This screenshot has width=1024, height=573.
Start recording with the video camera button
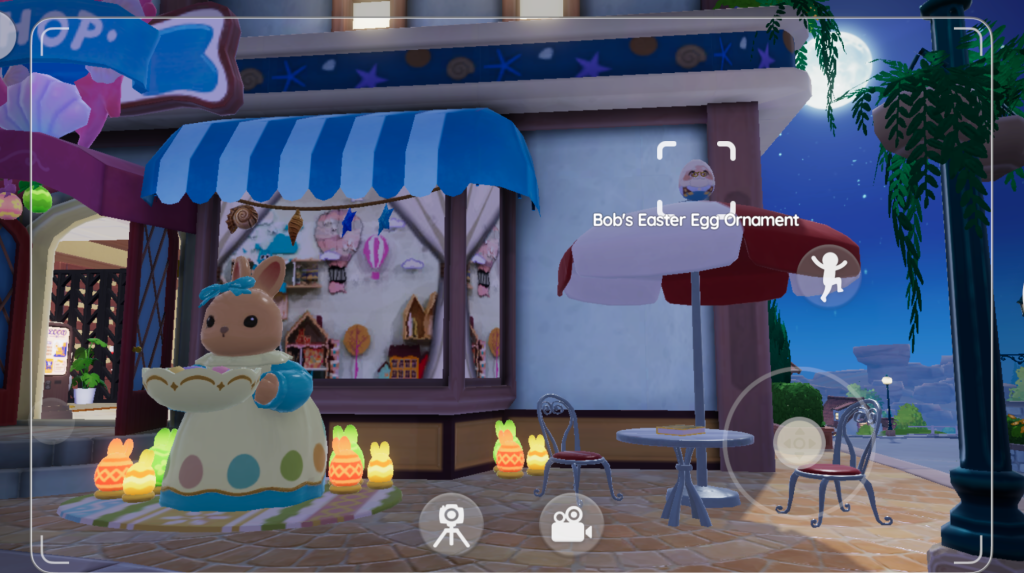click(x=571, y=524)
